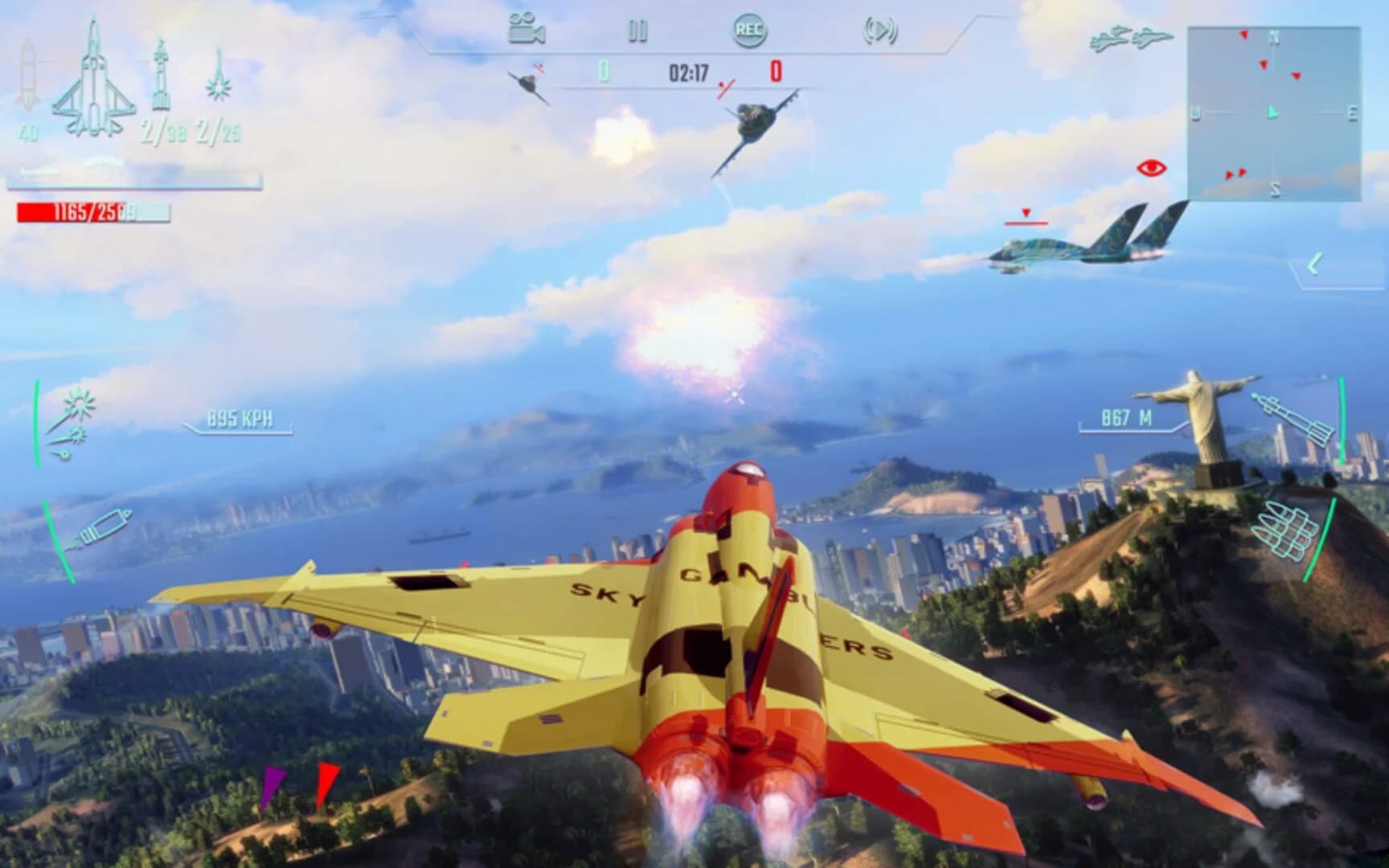
Task: Select the rocket pod icon on right HUD
Action: (x=1286, y=530)
